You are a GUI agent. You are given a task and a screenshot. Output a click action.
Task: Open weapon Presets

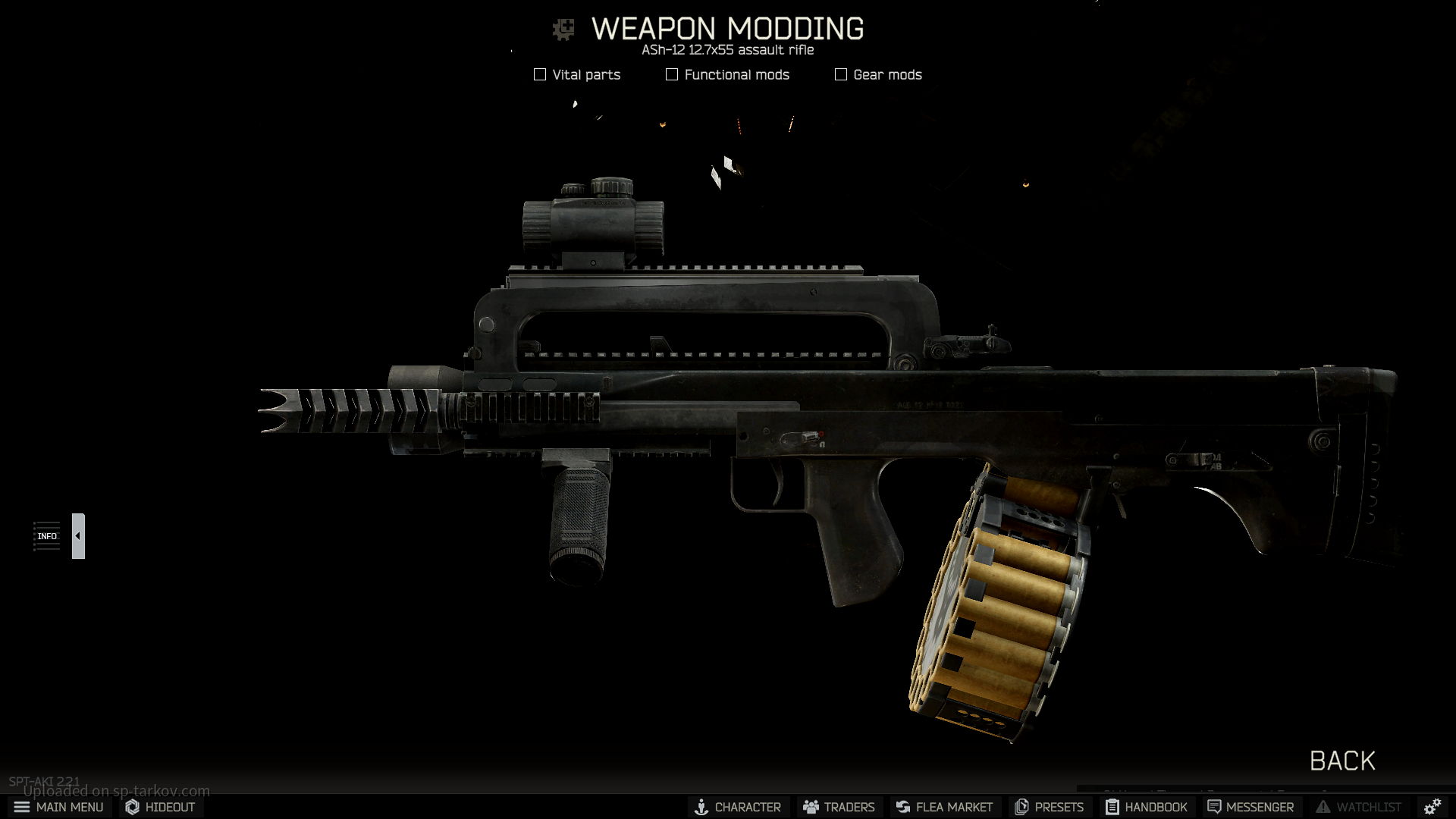click(1050, 807)
